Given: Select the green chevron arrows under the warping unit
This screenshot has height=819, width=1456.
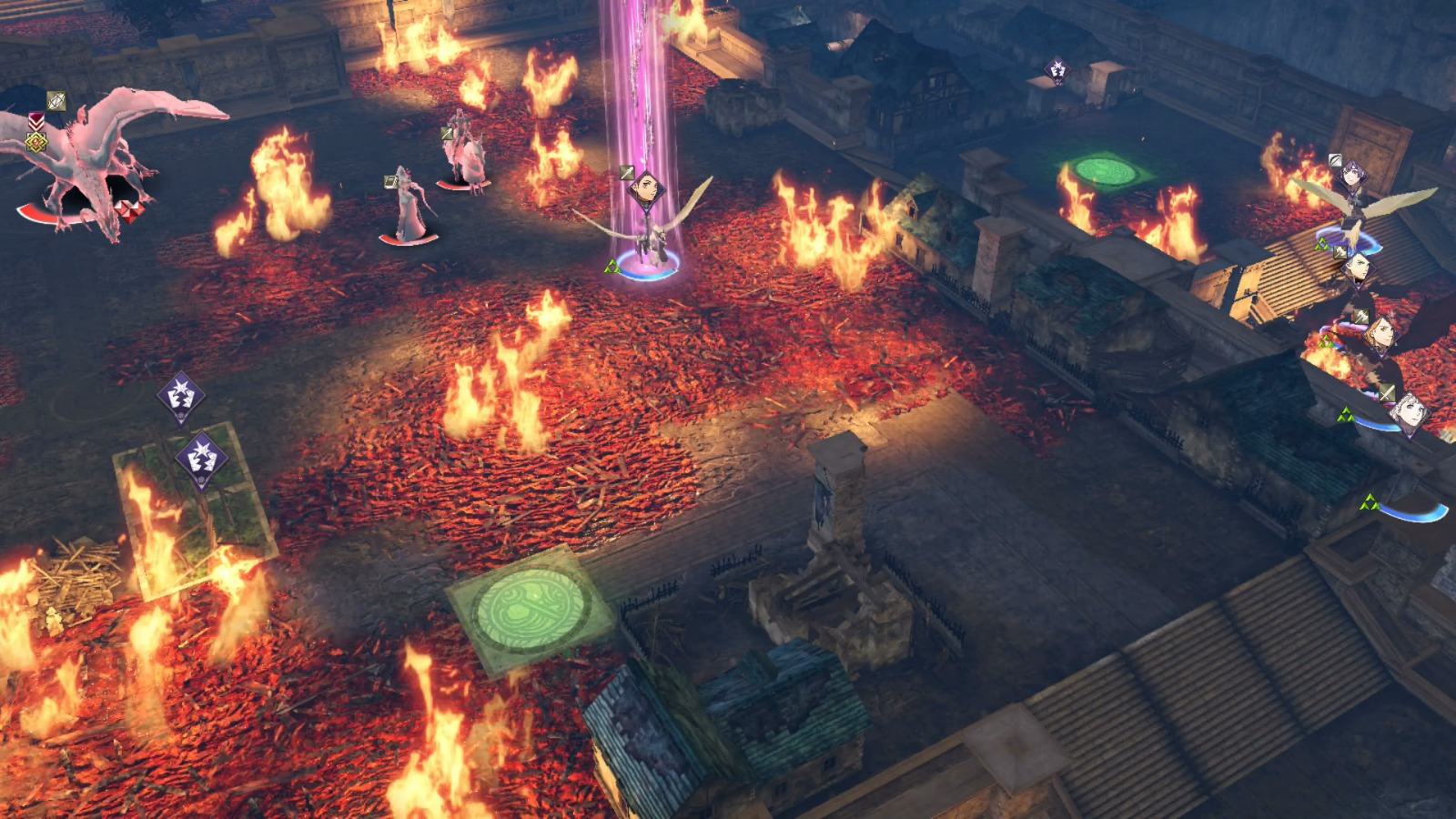Looking at the screenshot, I should click(612, 267).
